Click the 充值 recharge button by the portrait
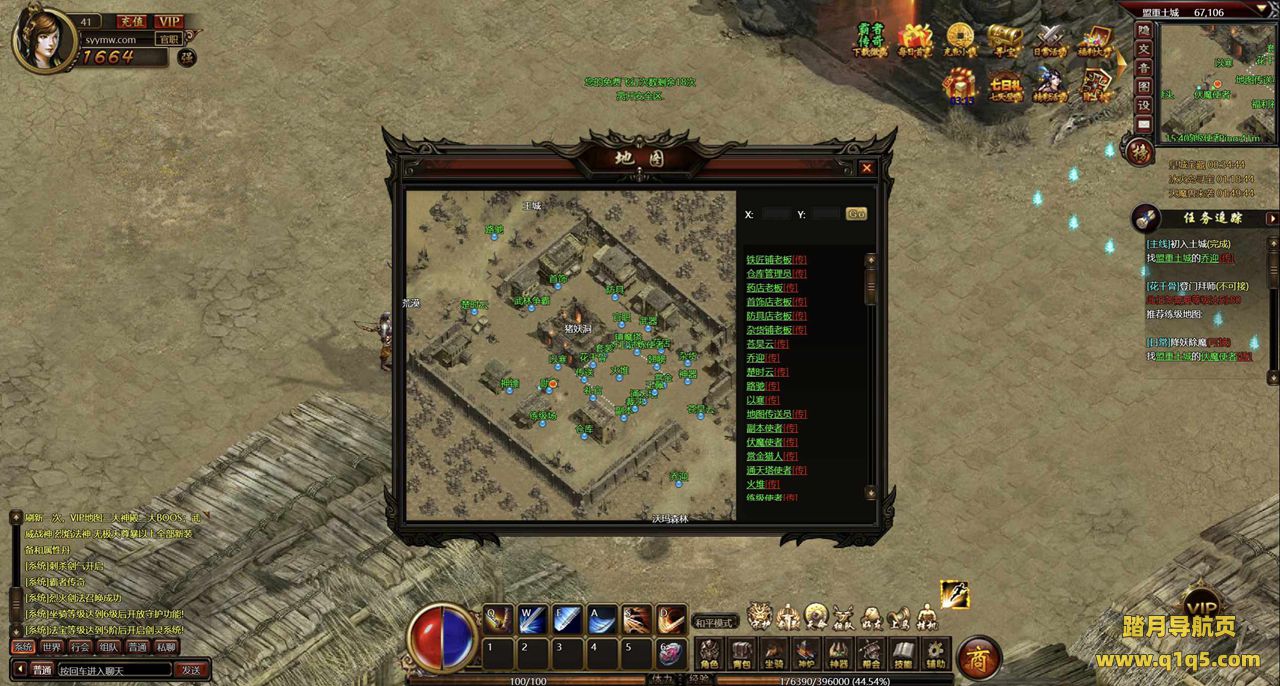1280x686 pixels. (x=131, y=21)
